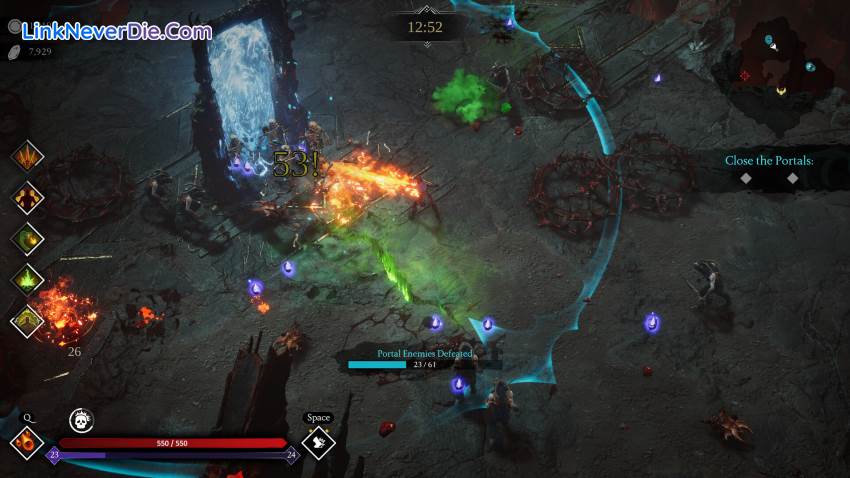Screen dimensions: 850x478
Task: Activate the white dash ability icon
Action: 318,441
